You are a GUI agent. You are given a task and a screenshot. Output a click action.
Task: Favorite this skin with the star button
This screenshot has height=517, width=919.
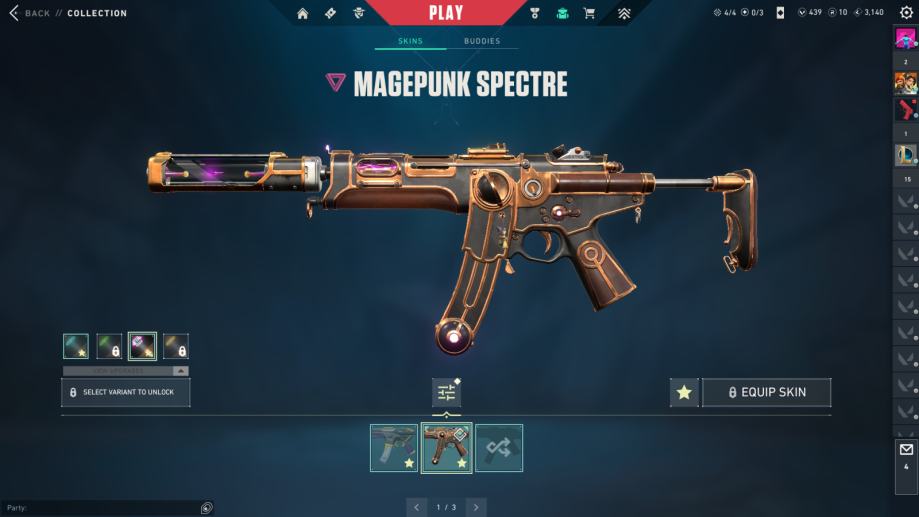(684, 393)
